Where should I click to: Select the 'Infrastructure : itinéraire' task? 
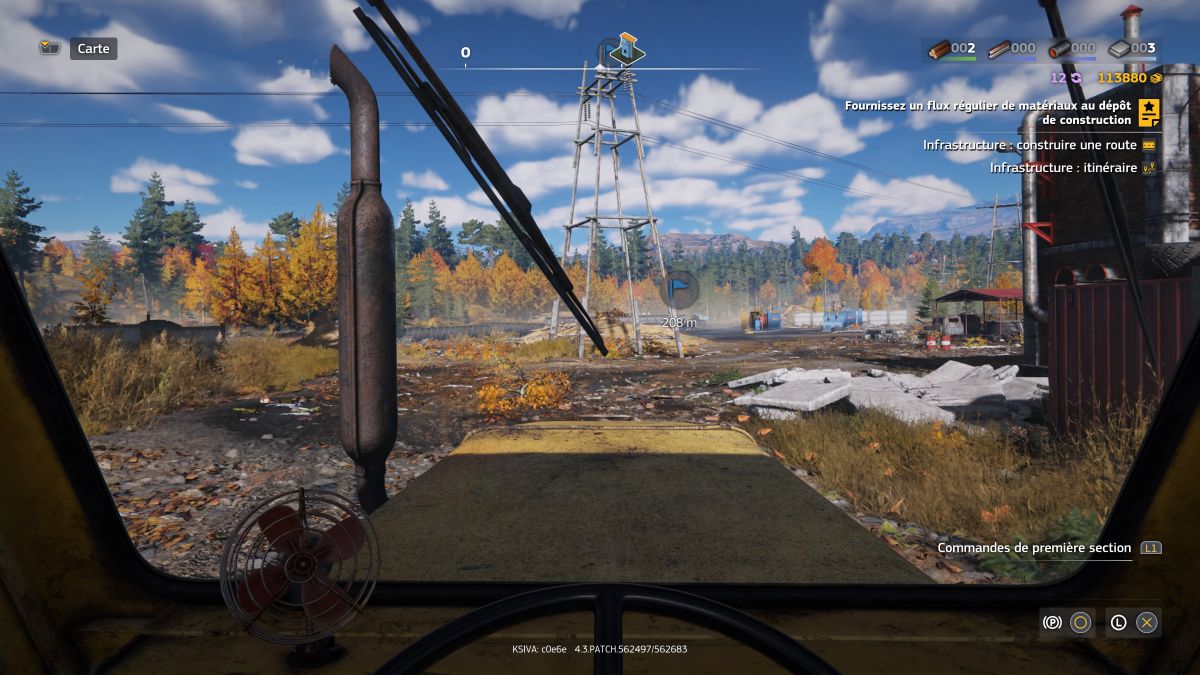(x=1063, y=168)
